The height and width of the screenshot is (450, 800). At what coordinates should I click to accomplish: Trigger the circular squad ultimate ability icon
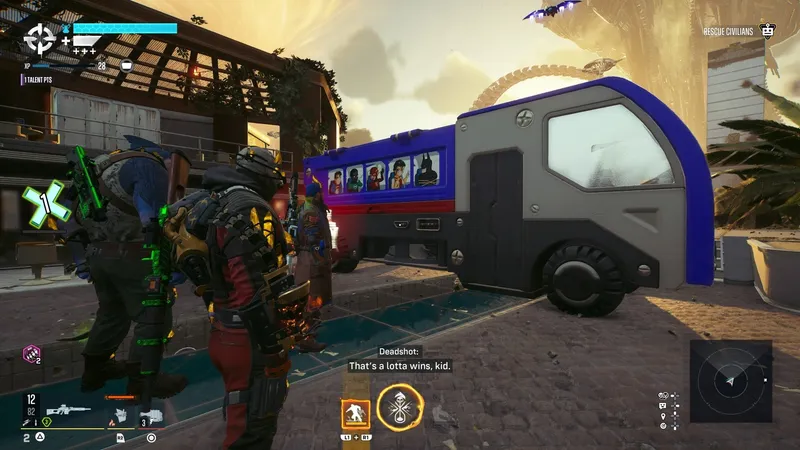tap(400, 407)
